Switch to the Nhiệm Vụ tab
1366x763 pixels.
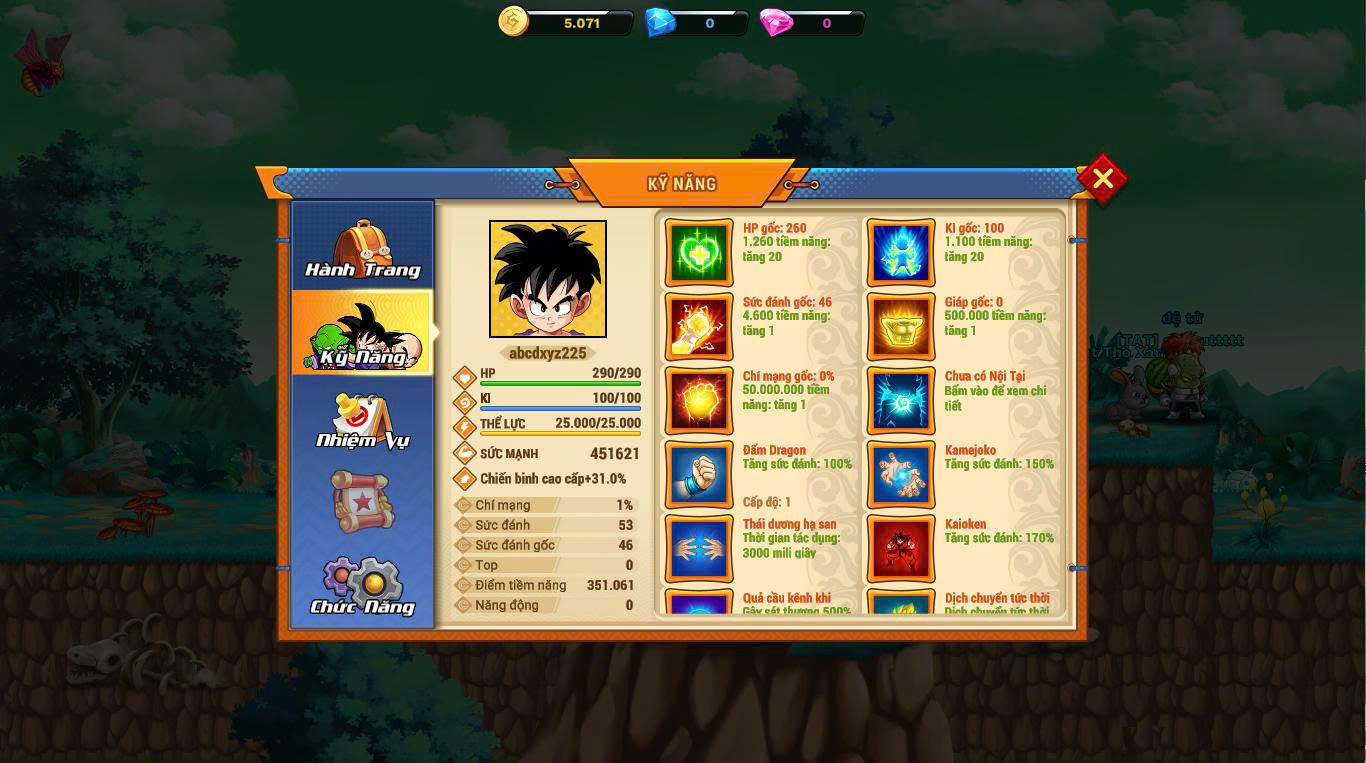click(362, 420)
